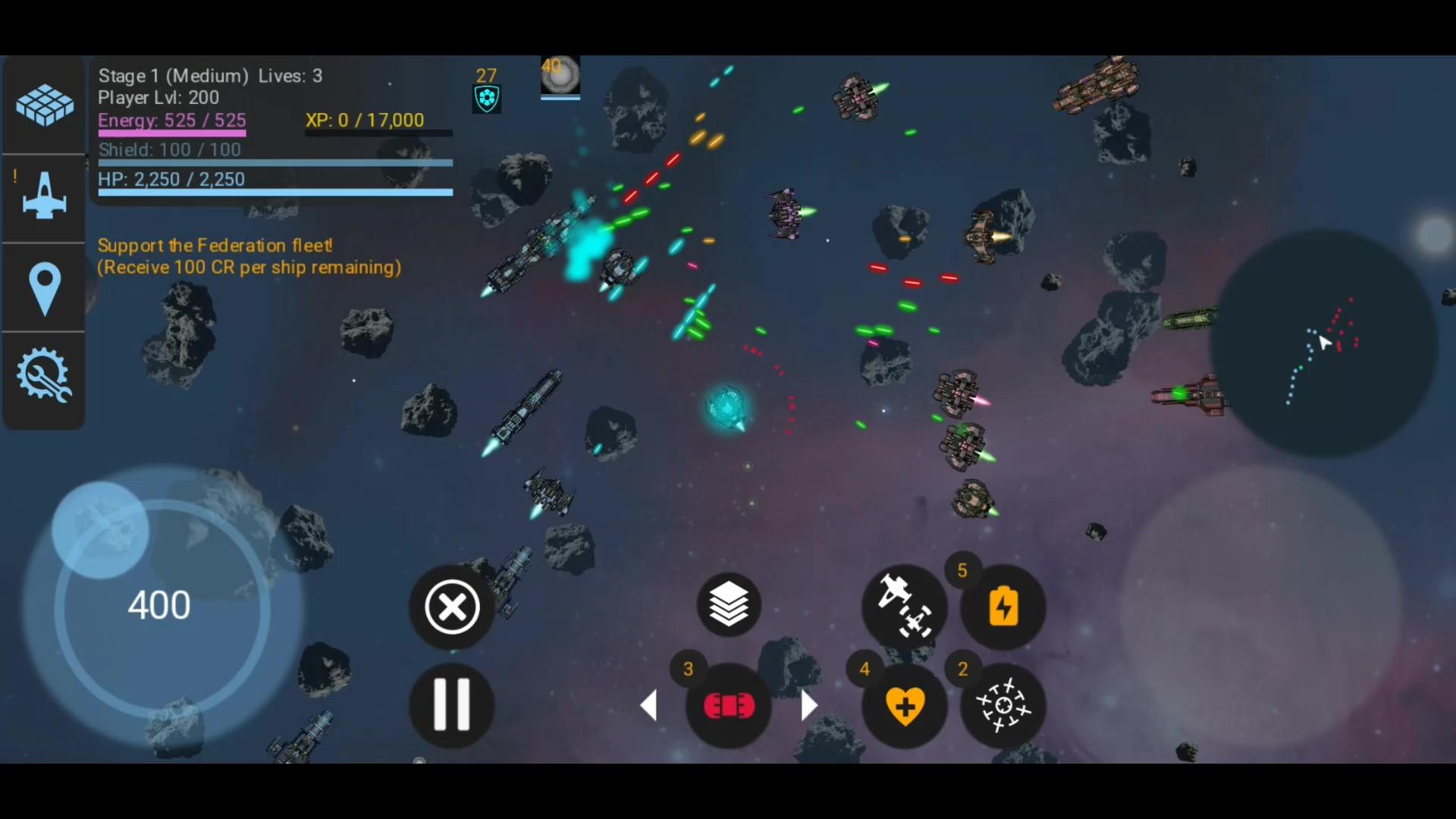This screenshot has width=1456, height=819.
Task: Activate the heart repair item
Action: click(x=905, y=705)
